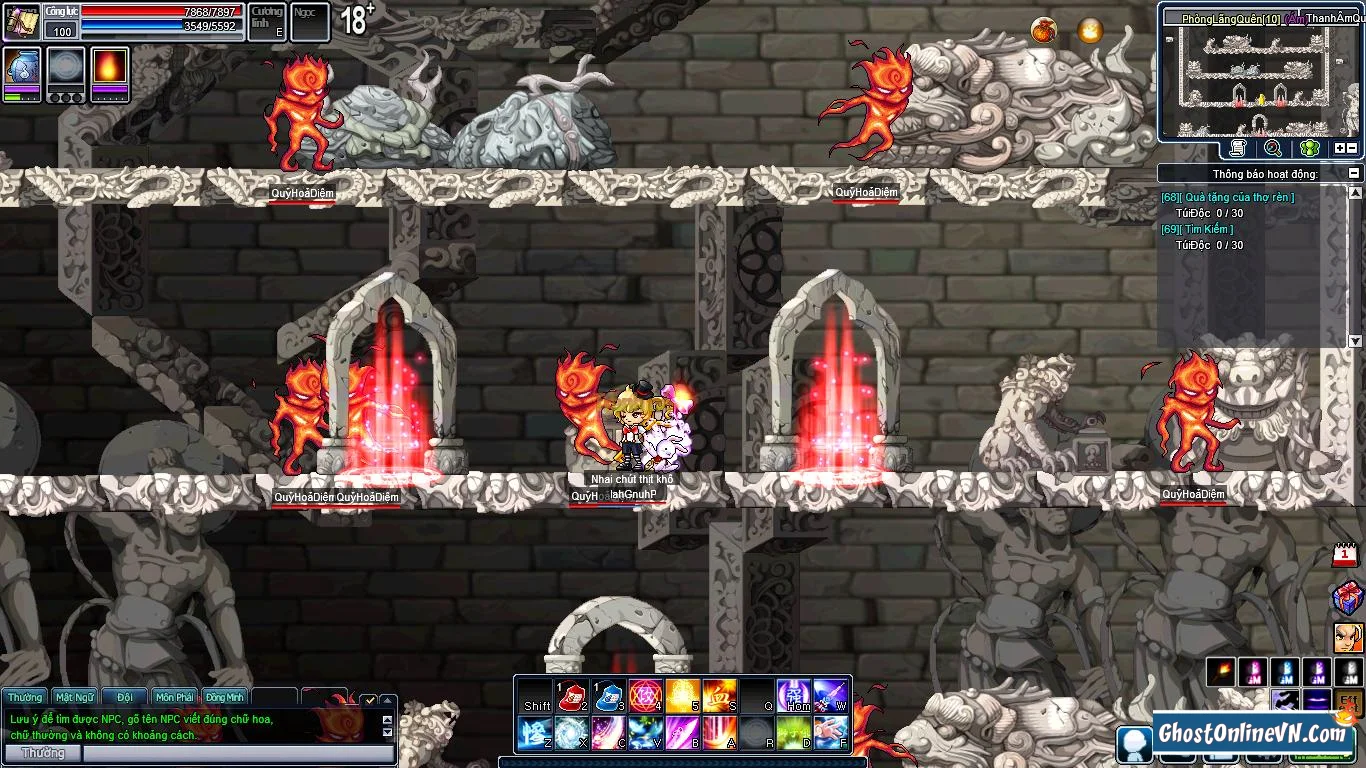This screenshot has width=1366, height=768.
Task: Activate the green glow skill on D
Action: point(793,734)
